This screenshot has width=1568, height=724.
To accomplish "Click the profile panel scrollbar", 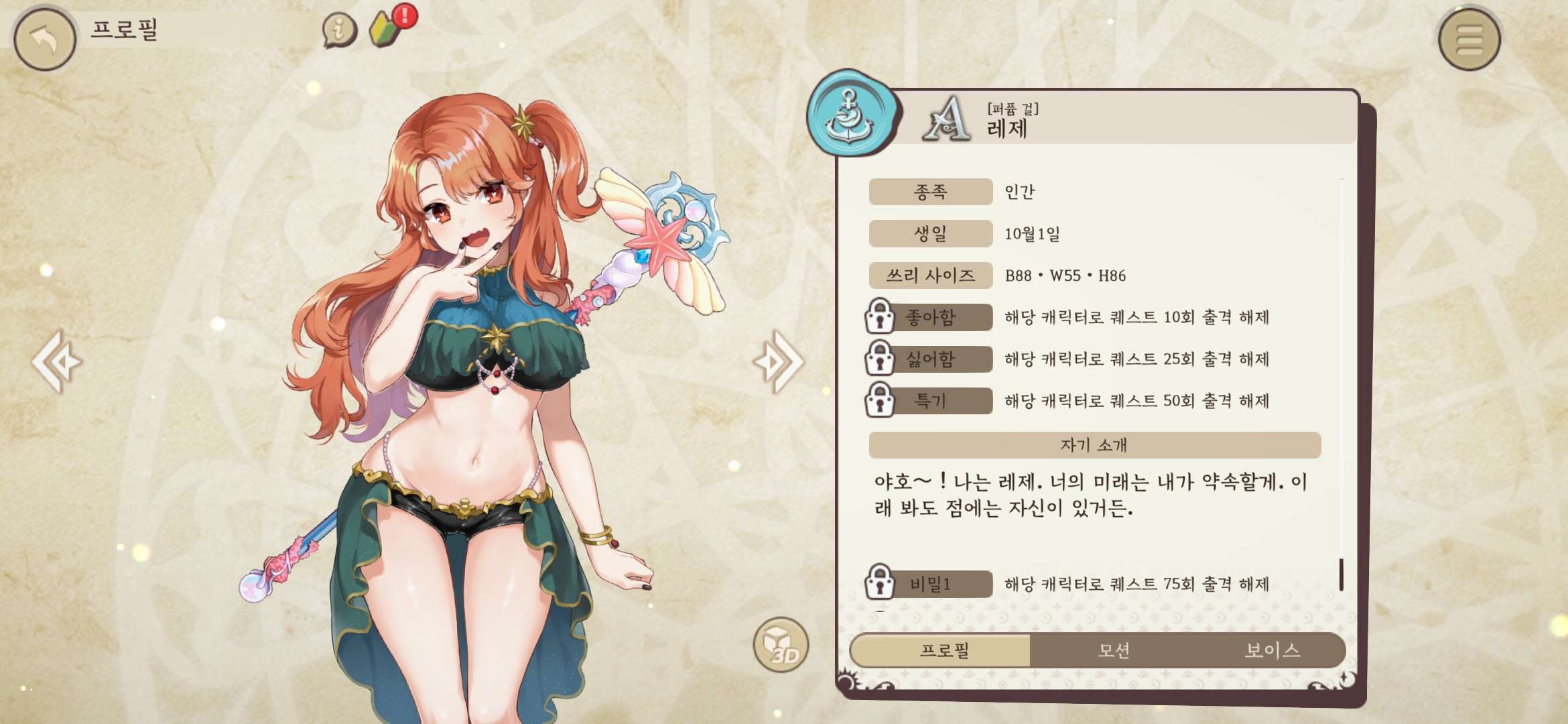I will click(x=1341, y=574).
